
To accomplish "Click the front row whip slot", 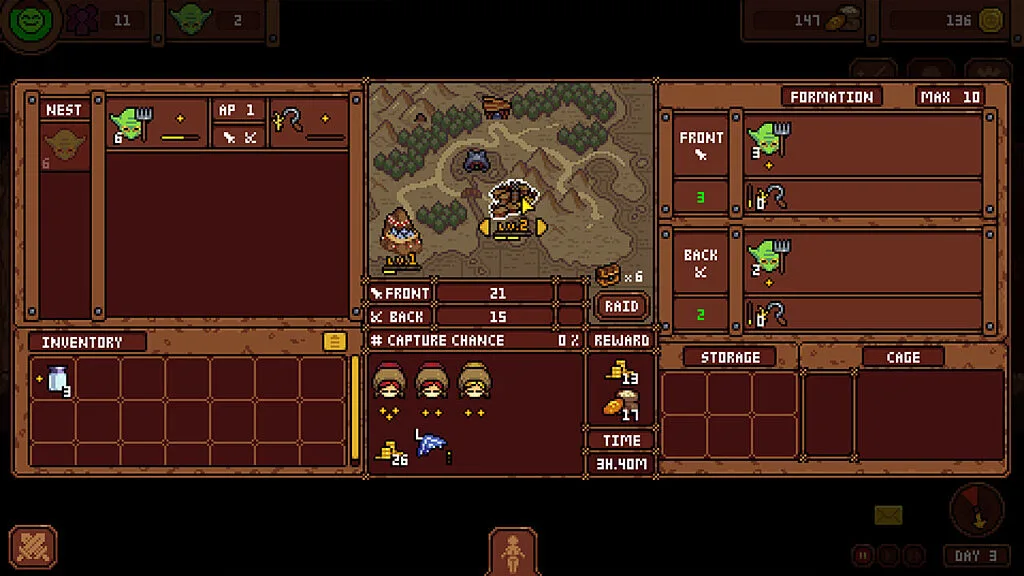I will [769, 197].
